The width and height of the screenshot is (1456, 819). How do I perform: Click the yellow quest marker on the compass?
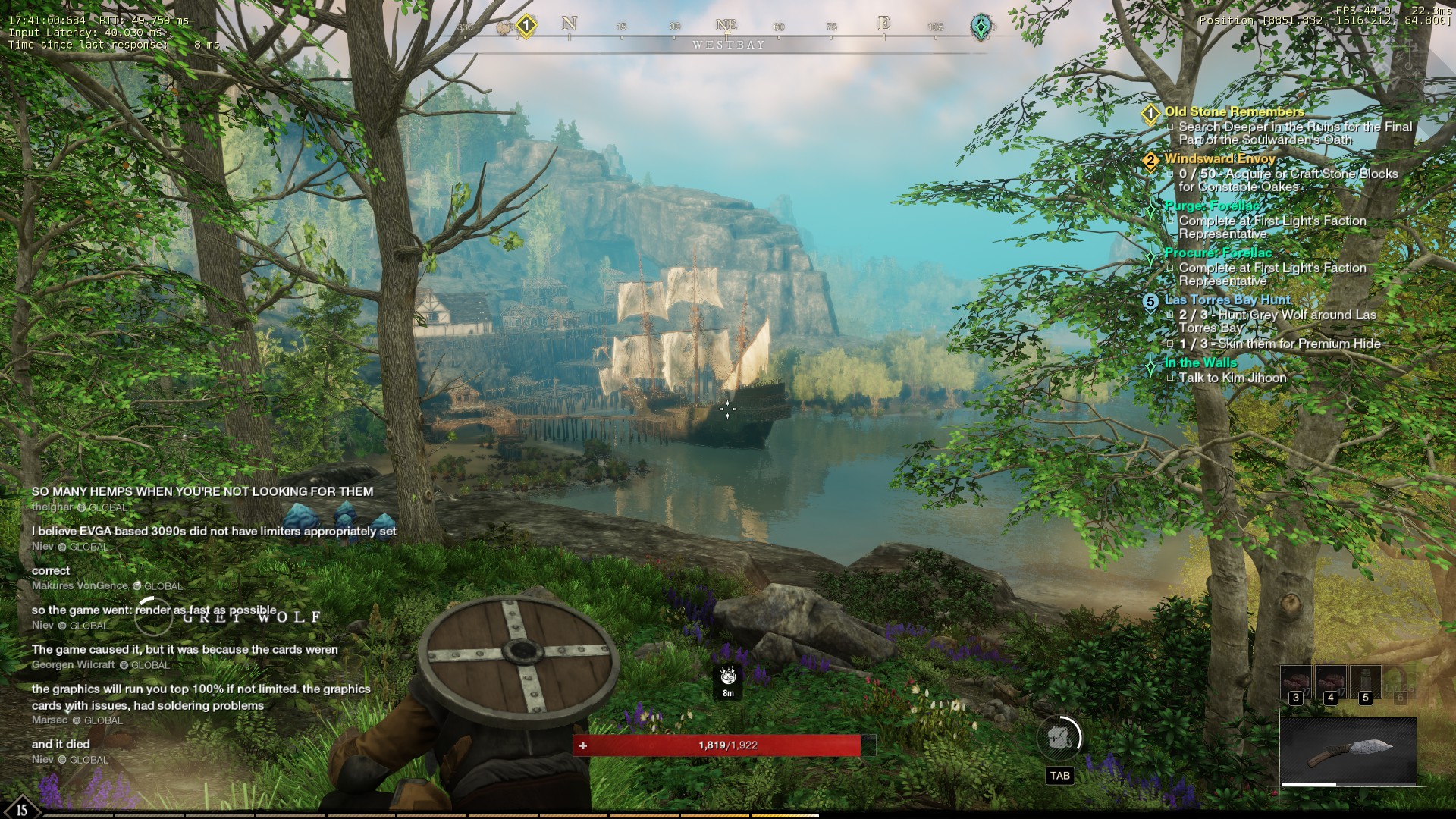(x=526, y=26)
